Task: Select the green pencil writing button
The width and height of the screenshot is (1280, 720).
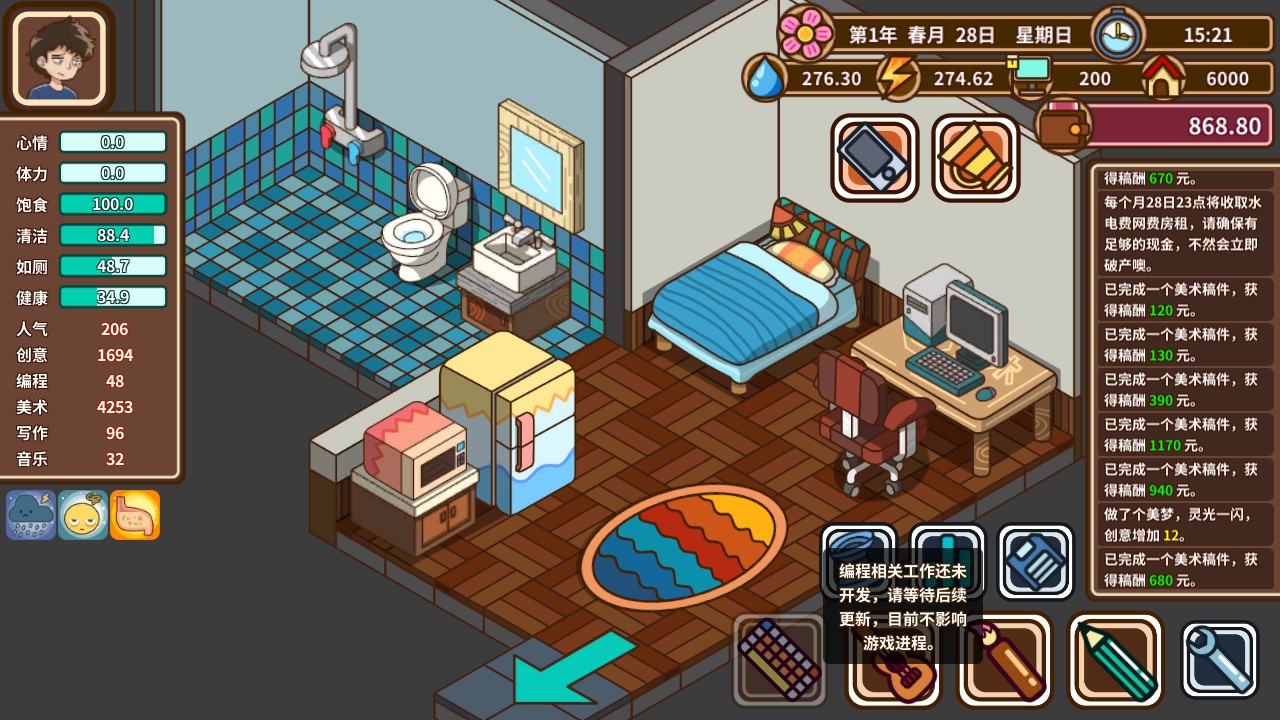Action: click(x=1116, y=660)
